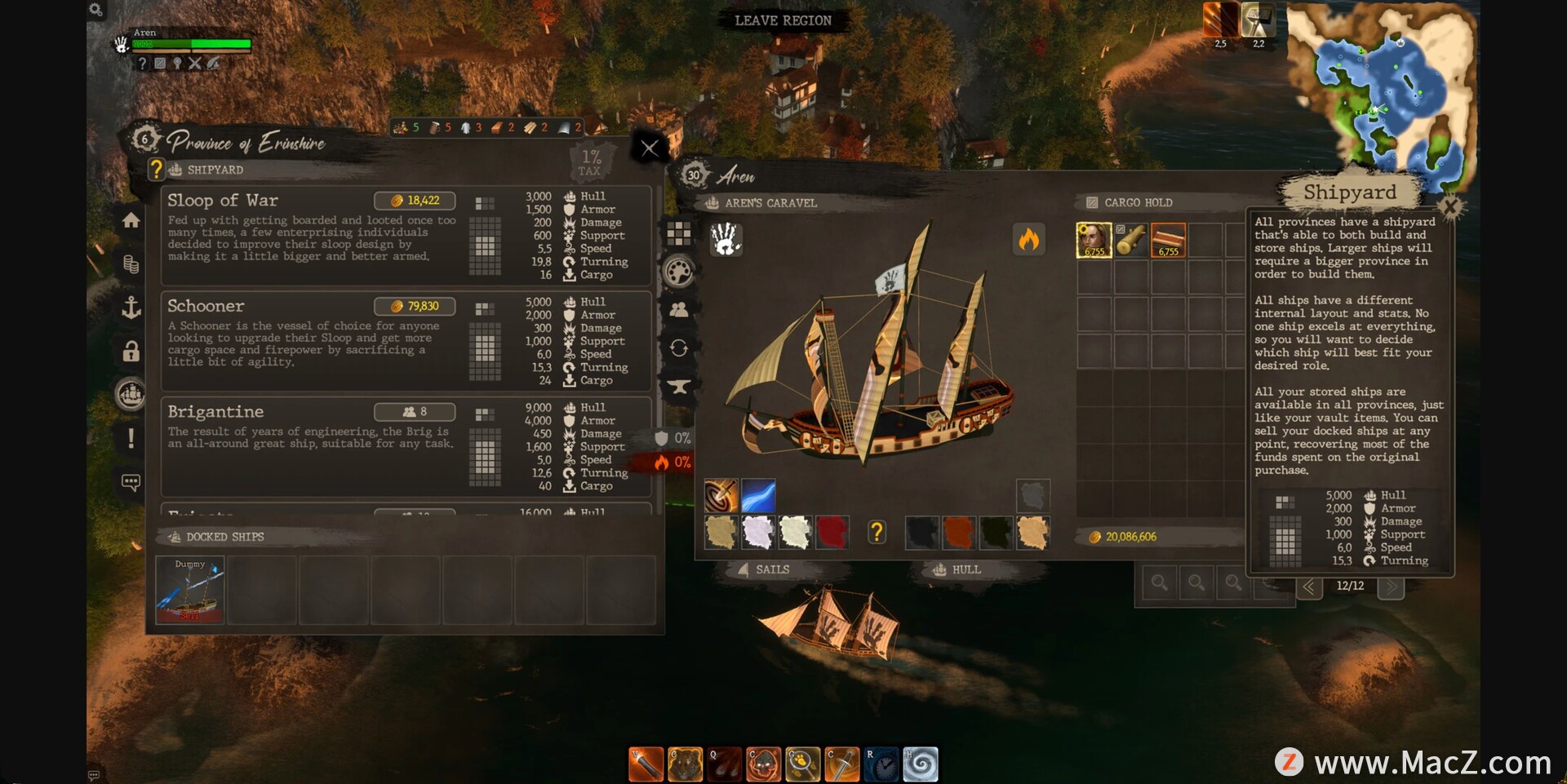Viewport: 1567px width, 784px height.
Task: Activate the swirl ability on hotbar
Action: point(920,764)
